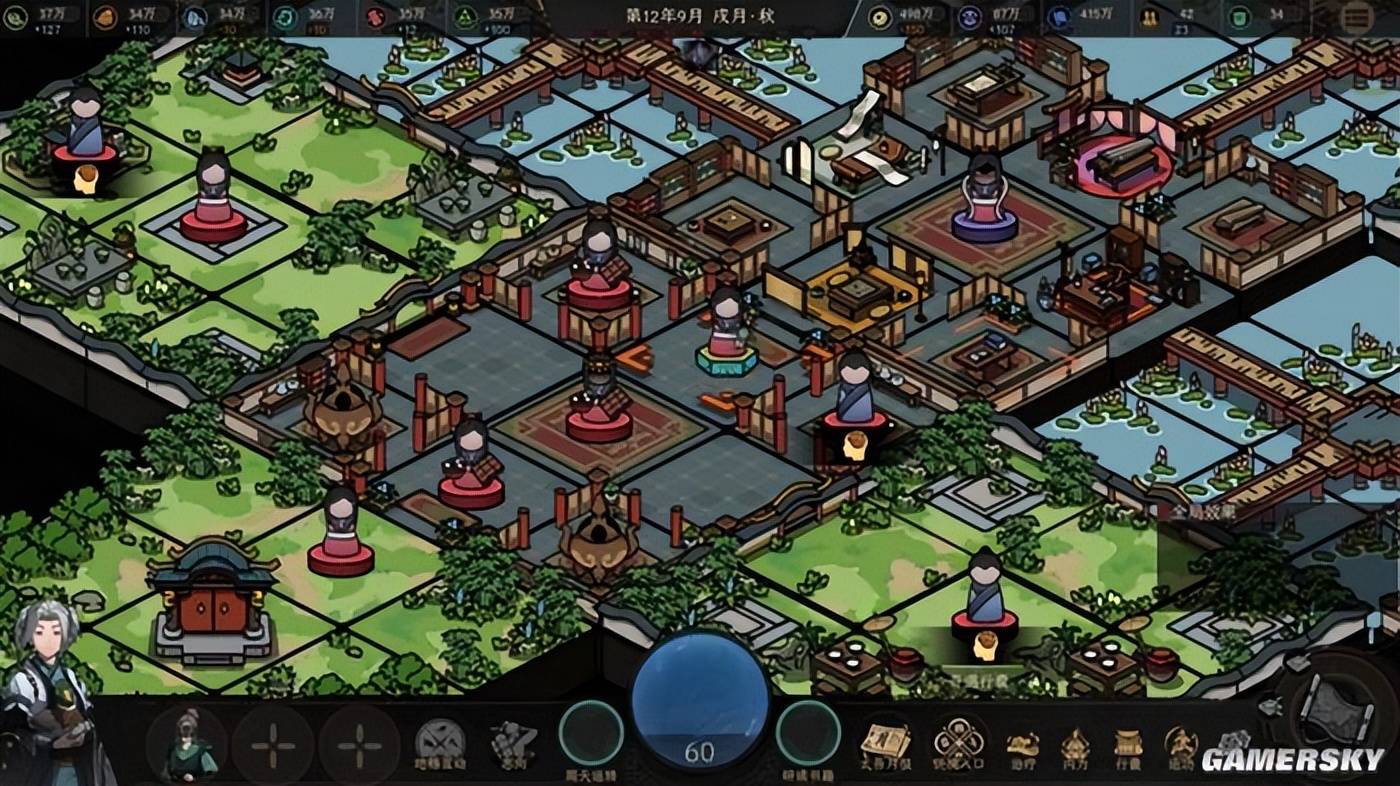Activate the left teal ring skill slot
This screenshot has height=786, width=1400.
tap(591, 733)
